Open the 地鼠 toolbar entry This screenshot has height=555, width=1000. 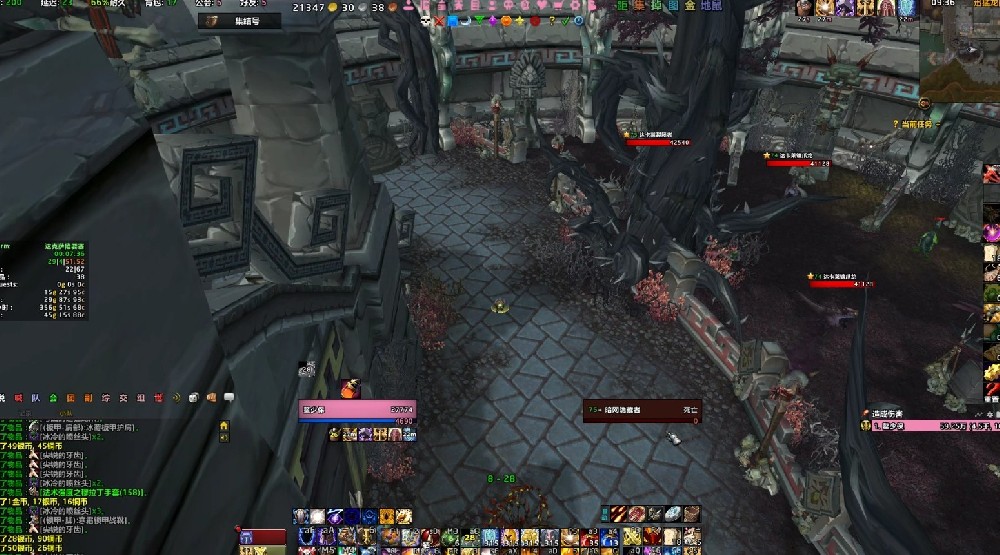pos(711,7)
